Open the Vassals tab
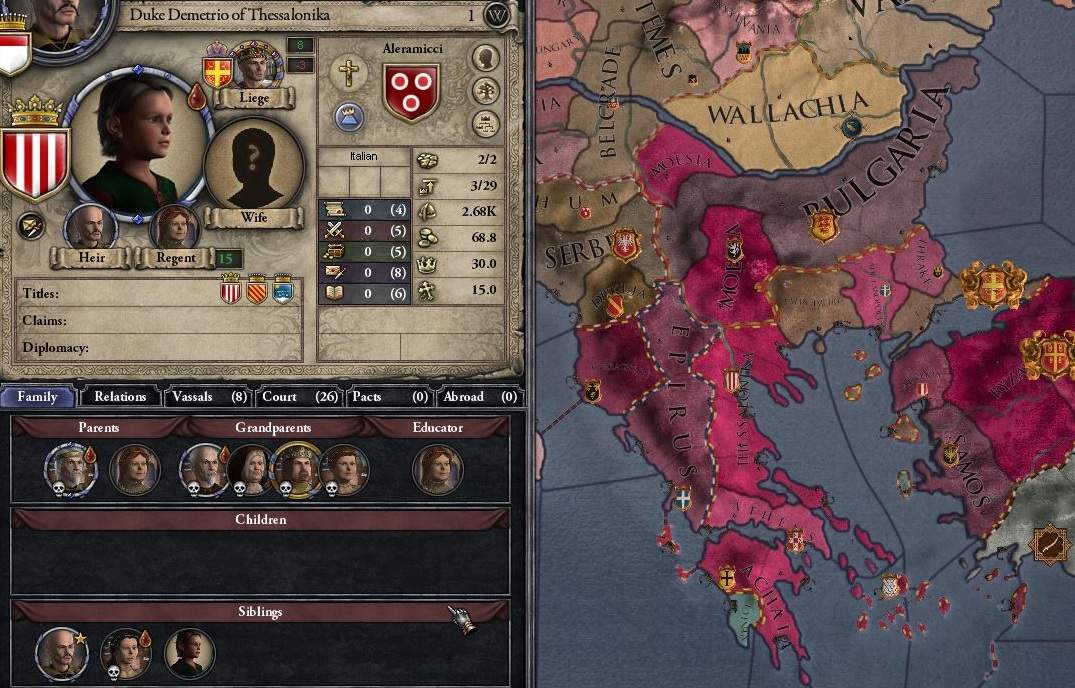 209,397
